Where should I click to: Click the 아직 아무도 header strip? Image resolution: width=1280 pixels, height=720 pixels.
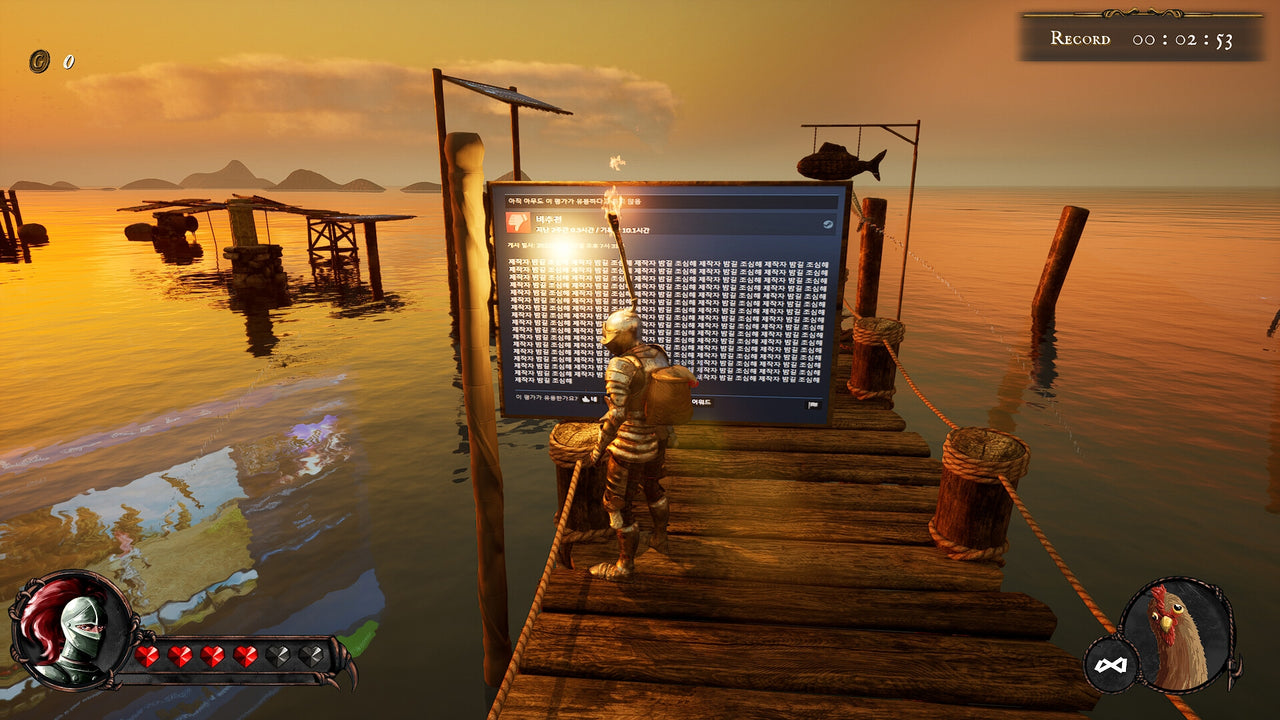pyautogui.click(x=560, y=201)
